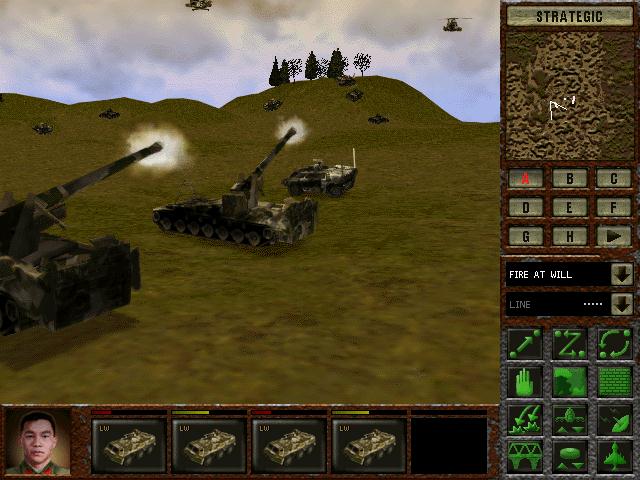Switch to unit group F
640x480 pixels.
tap(613, 208)
